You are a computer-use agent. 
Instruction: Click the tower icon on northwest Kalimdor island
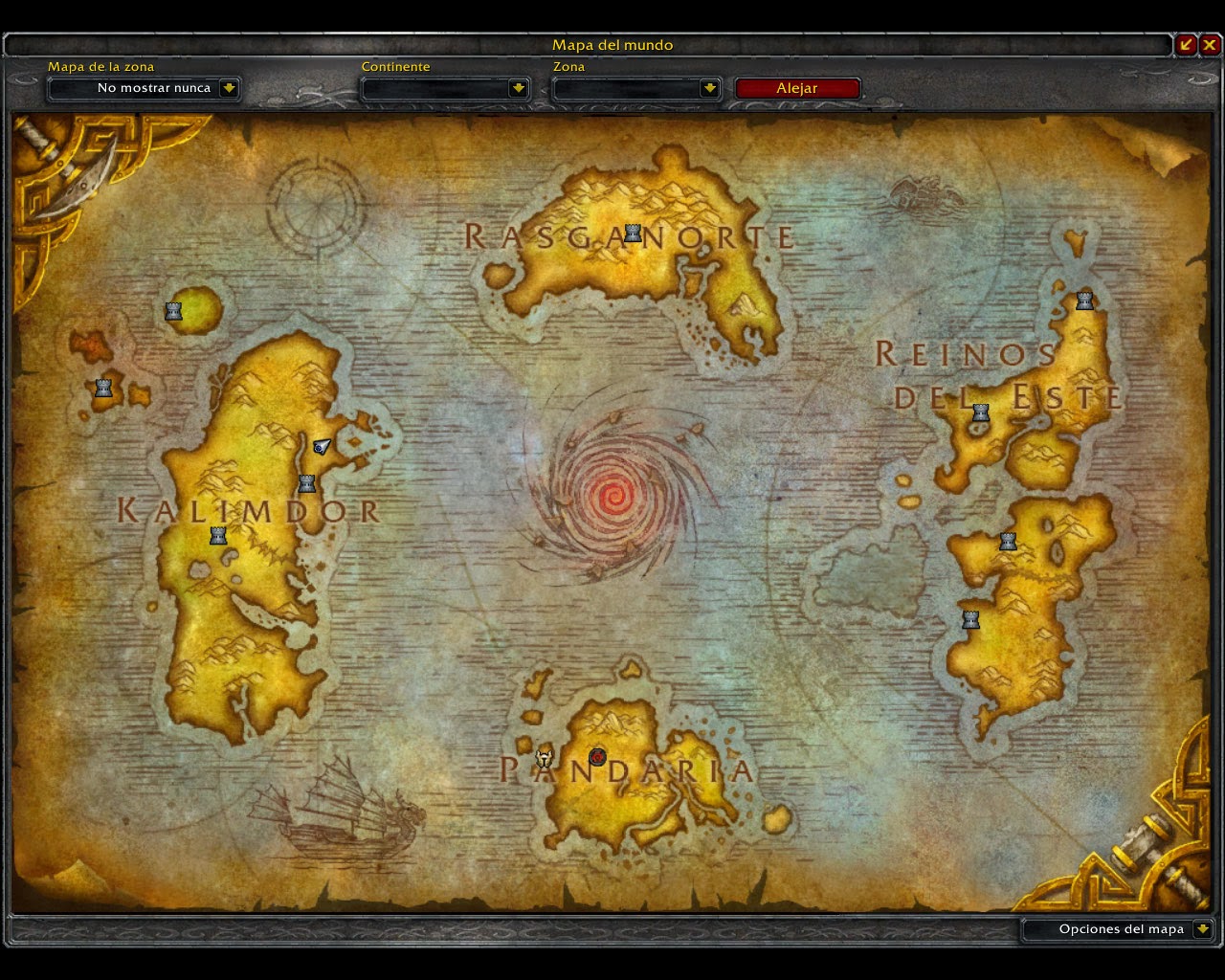173,309
